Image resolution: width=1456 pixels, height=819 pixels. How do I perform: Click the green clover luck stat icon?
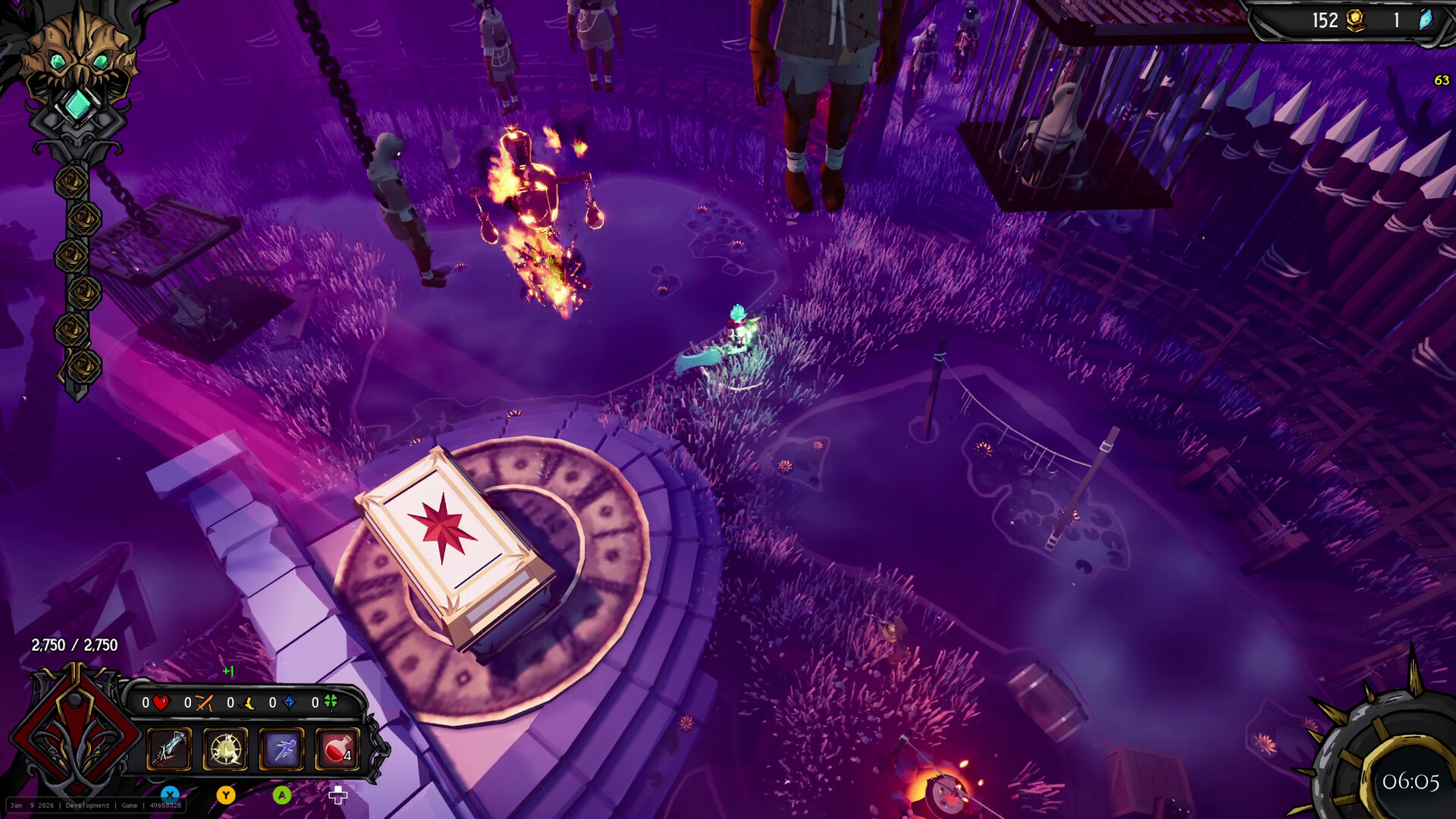coord(331,702)
